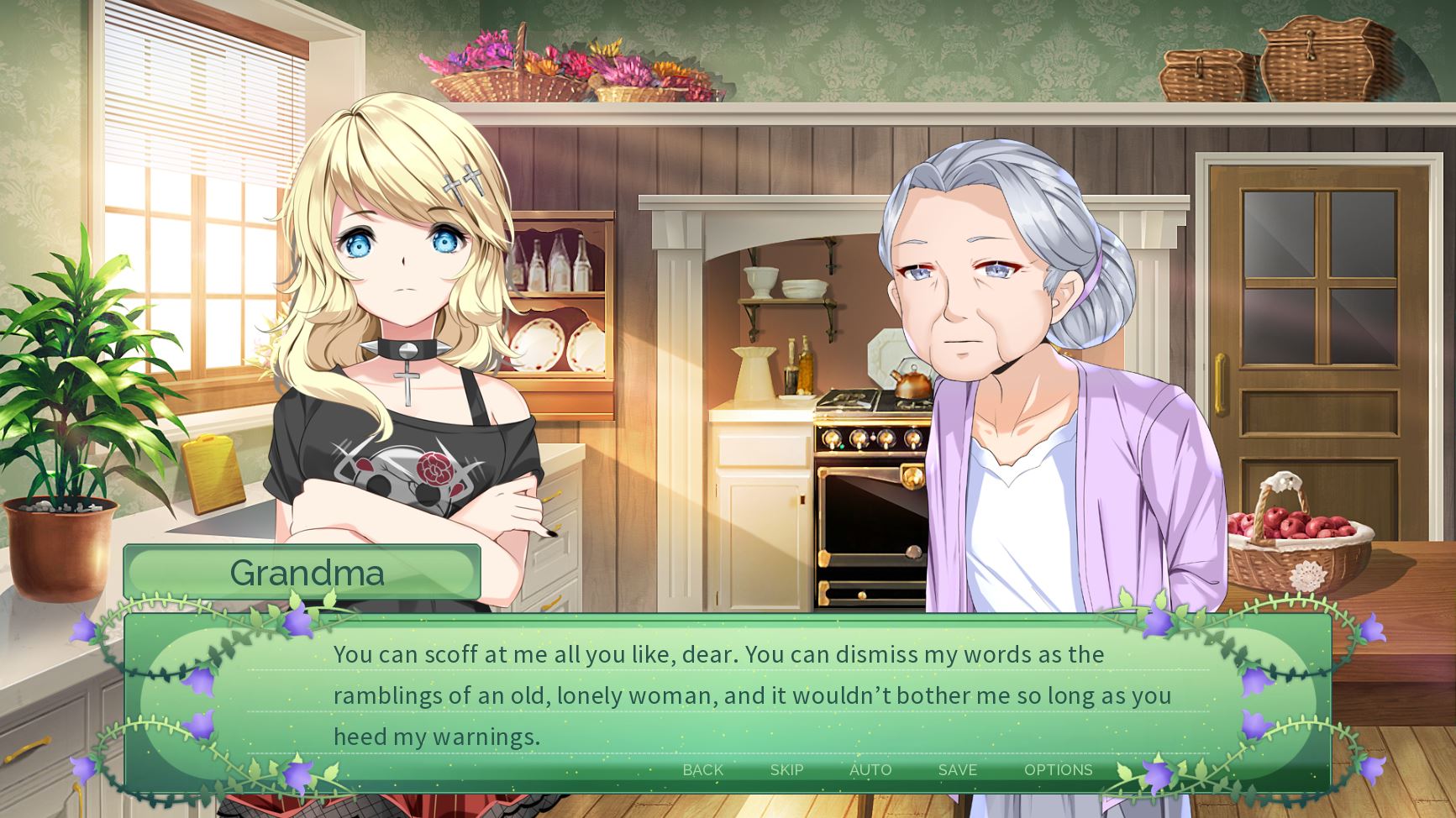Image resolution: width=1456 pixels, height=818 pixels.
Task: Go back to the previous dialogue line
Action: tap(702, 770)
